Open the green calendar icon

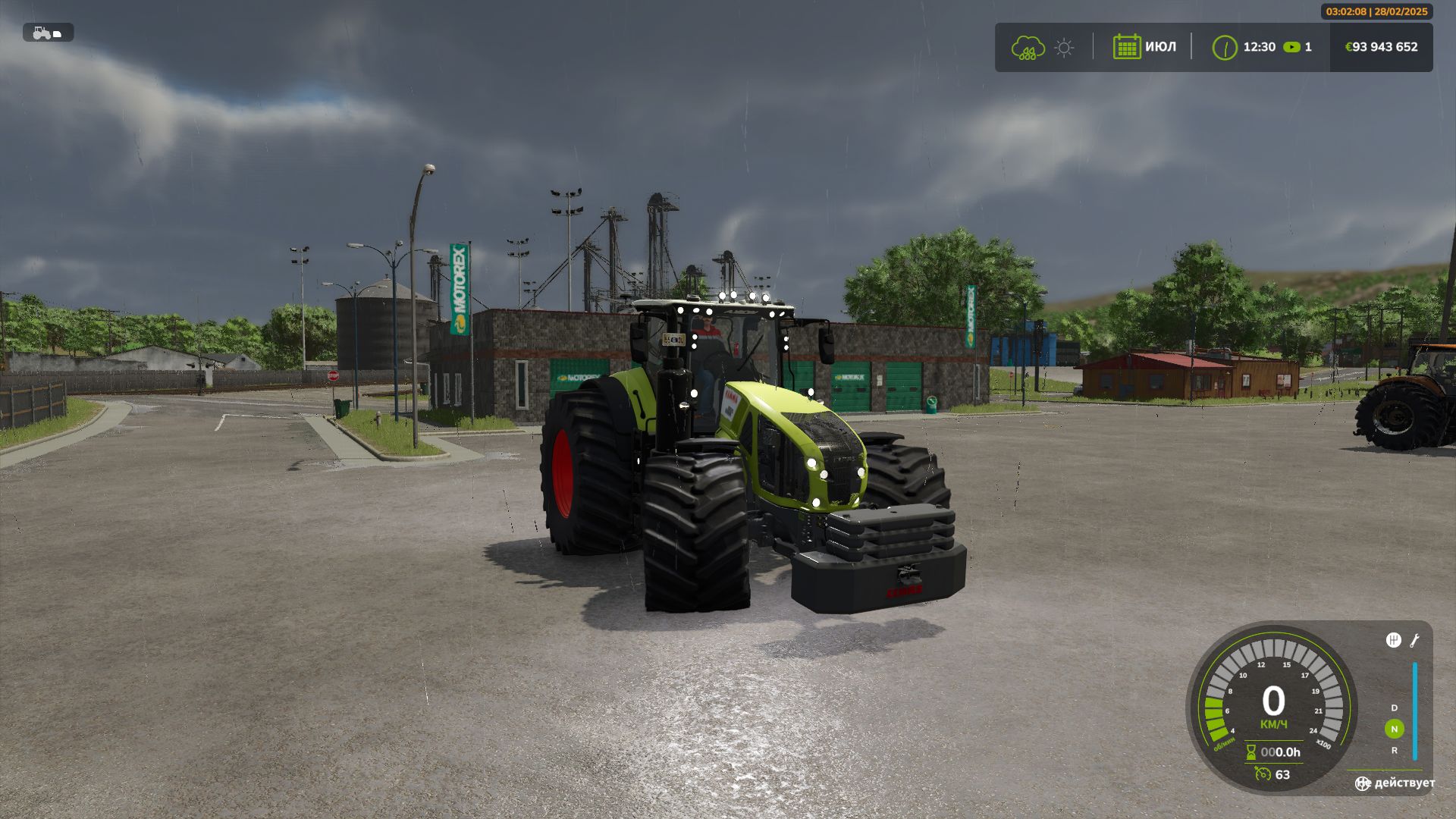(x=1127, y=47)
